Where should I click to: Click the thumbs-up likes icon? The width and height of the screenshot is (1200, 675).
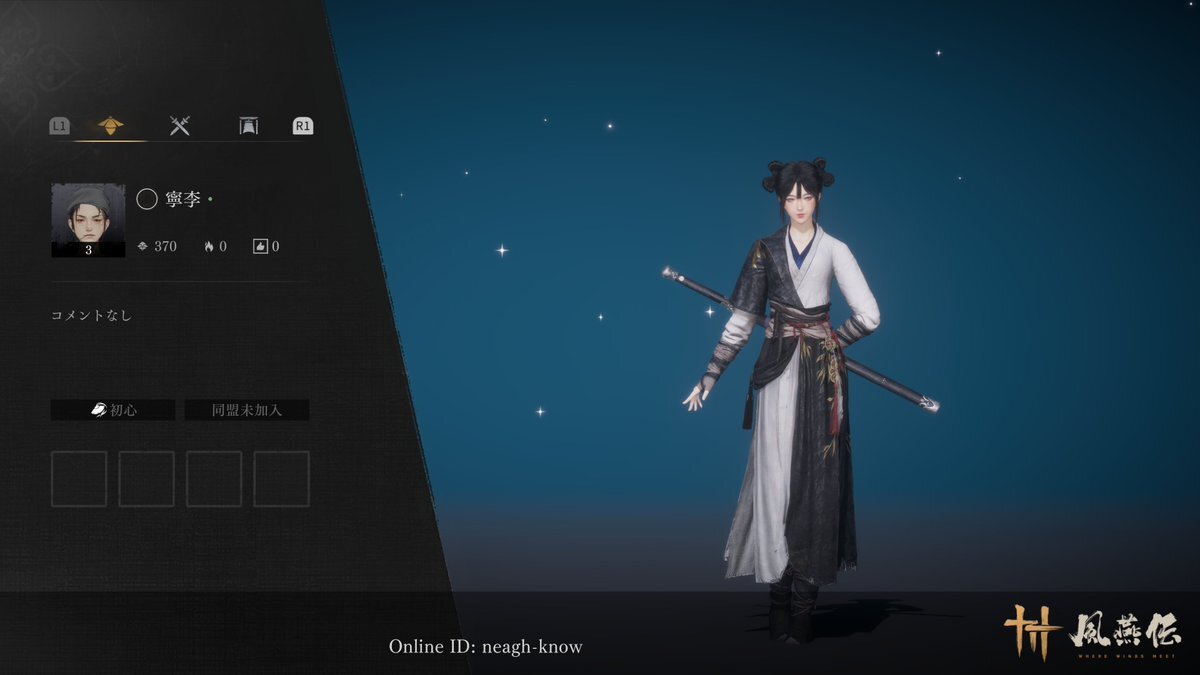tap(260, 246)
